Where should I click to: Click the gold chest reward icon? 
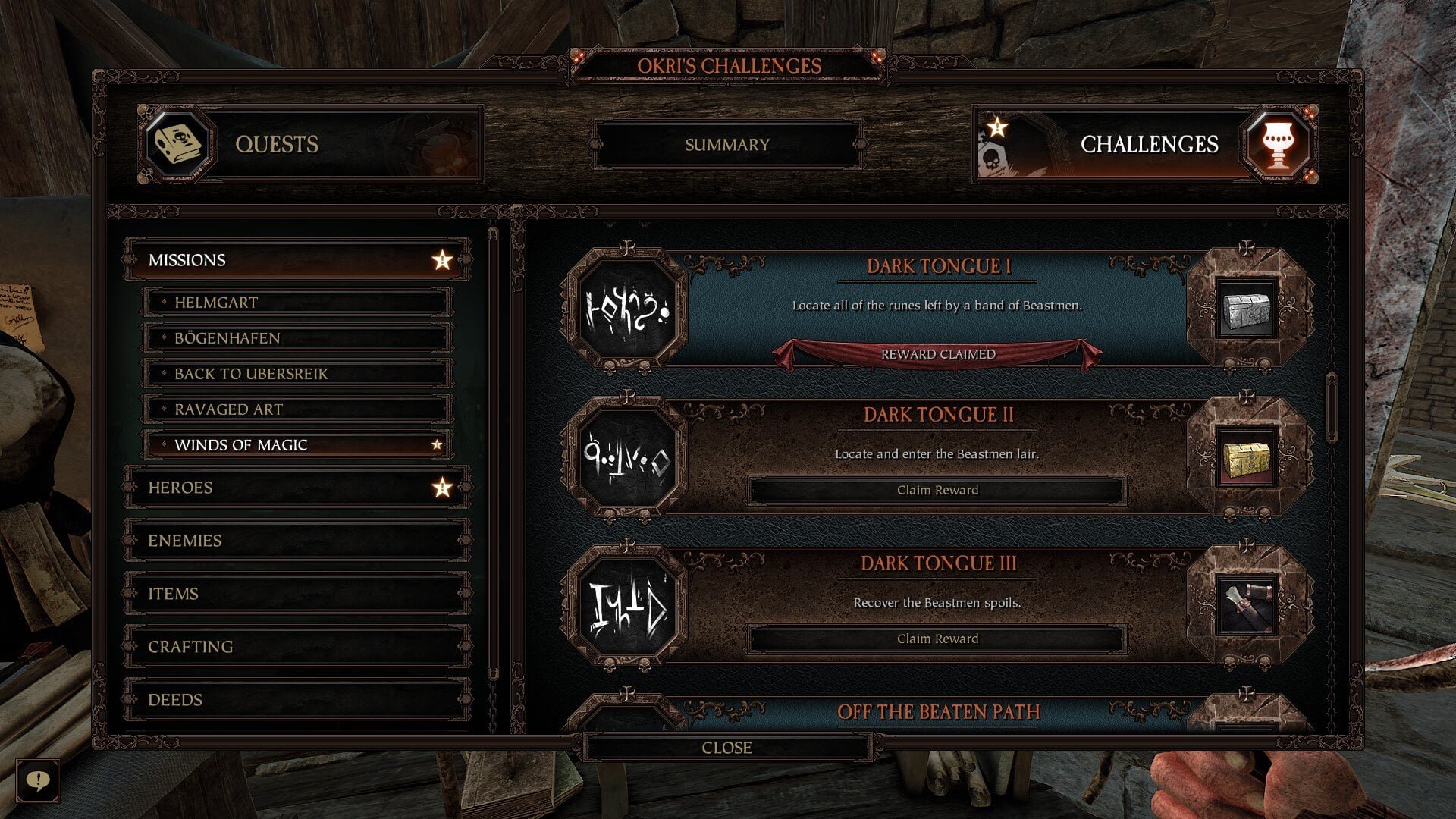1246,459
